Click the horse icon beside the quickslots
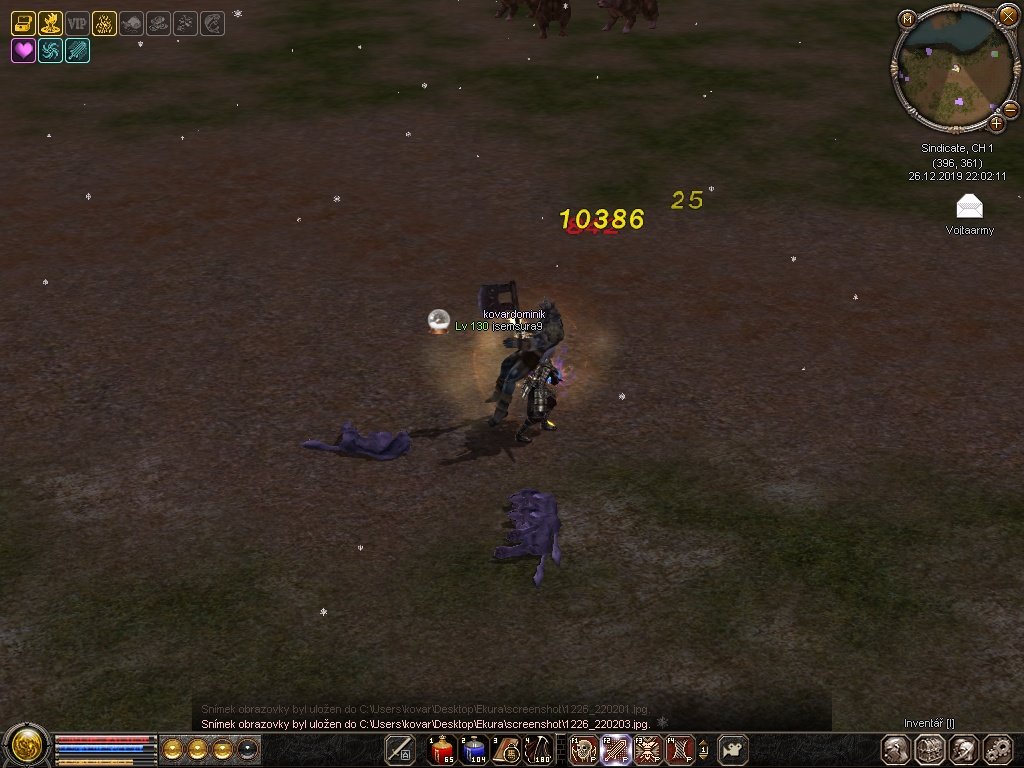The image size is (1024, 768). click(734, 750)
